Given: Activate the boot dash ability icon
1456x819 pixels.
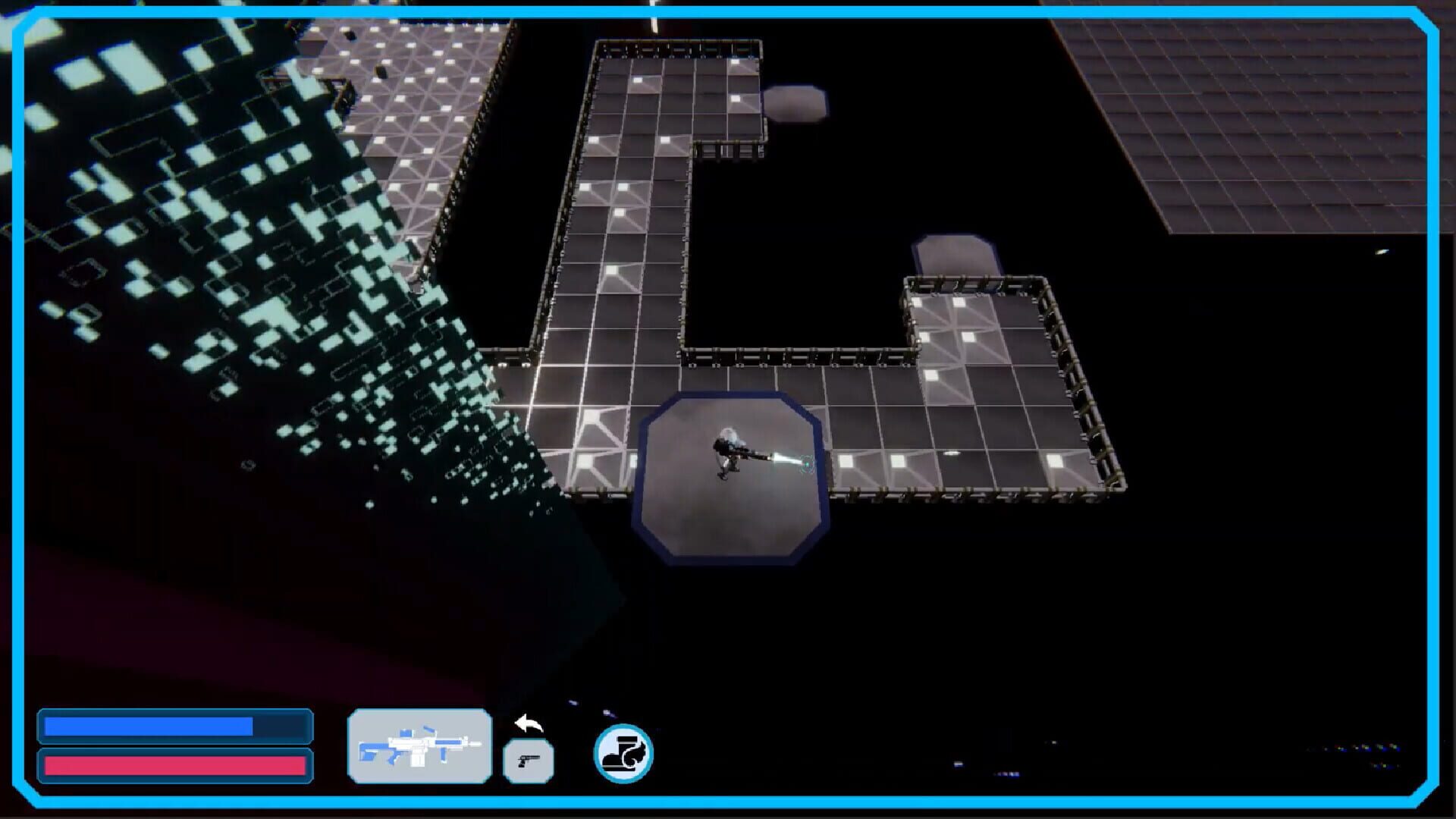Looking at the screenshot, I should [623, 755].
